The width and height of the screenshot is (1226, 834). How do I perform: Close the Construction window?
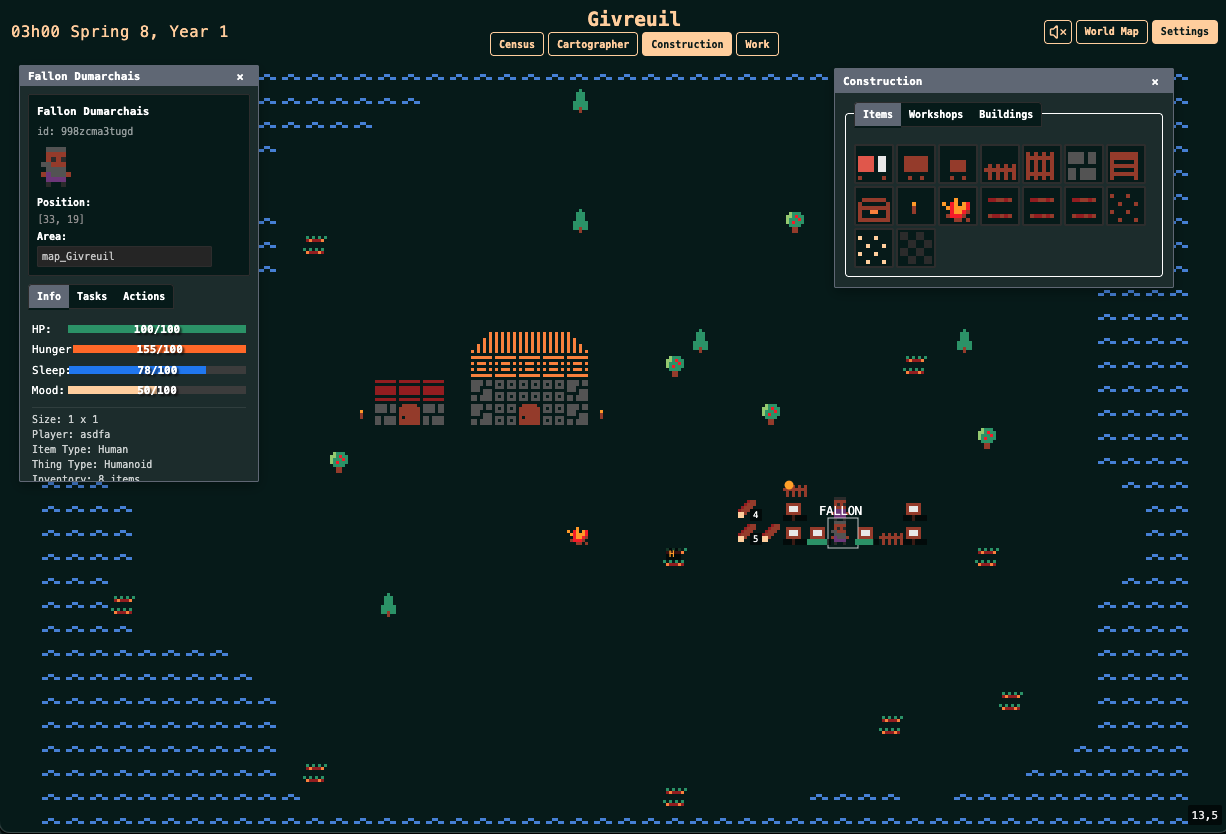click(x=1155, y=82)
